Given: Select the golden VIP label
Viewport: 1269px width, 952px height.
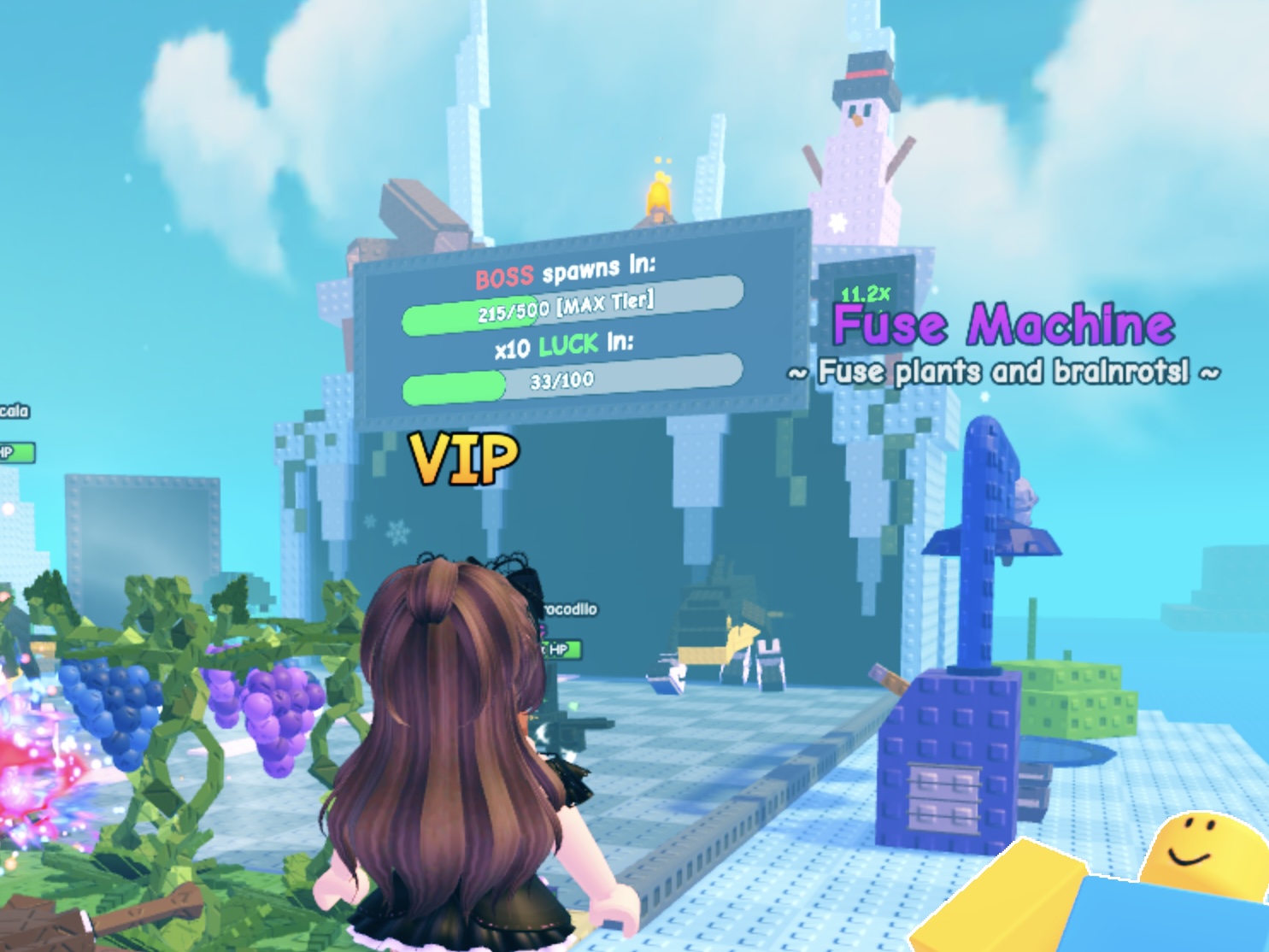Looking at the screenshot, I should pyautogui.click(x=461, y=458).
